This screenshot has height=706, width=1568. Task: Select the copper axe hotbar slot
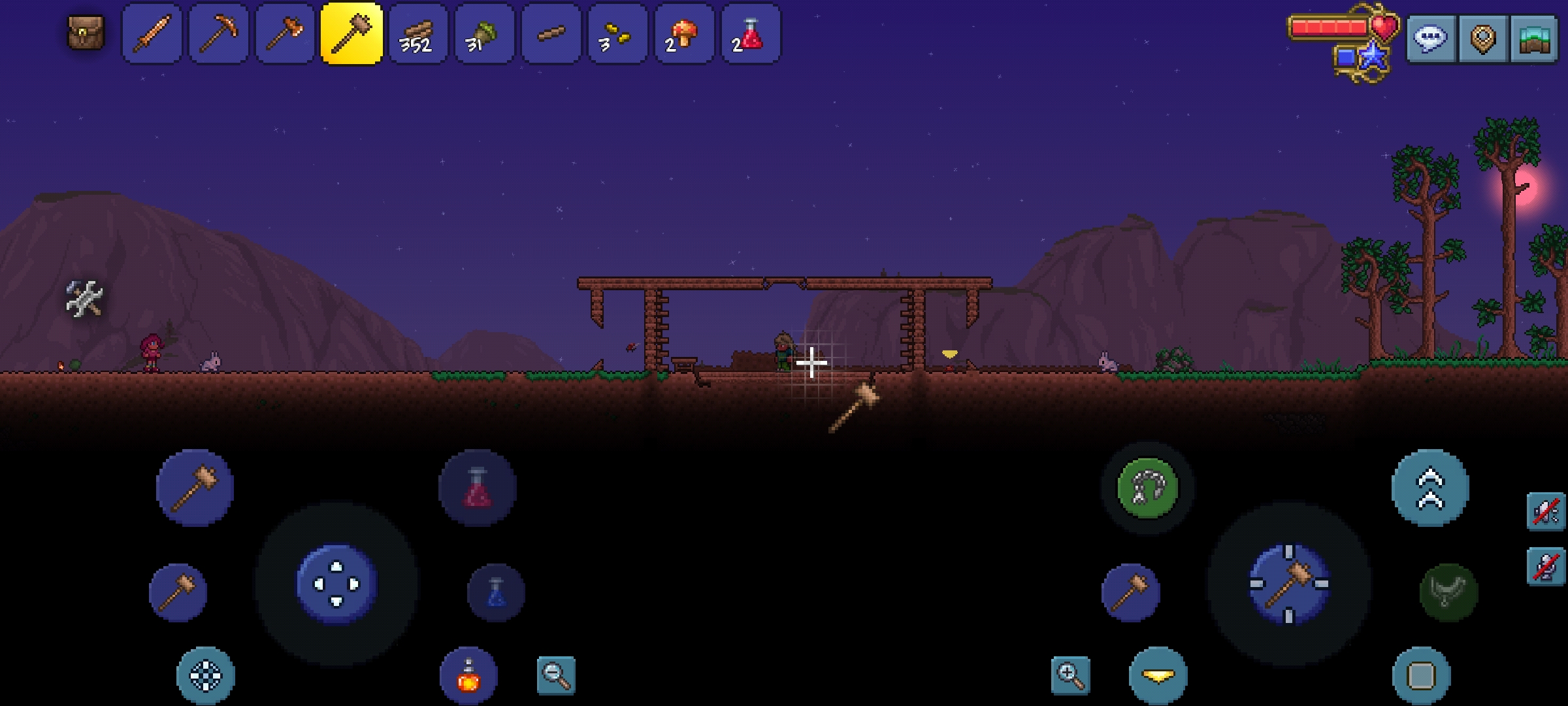click(286, 34)
